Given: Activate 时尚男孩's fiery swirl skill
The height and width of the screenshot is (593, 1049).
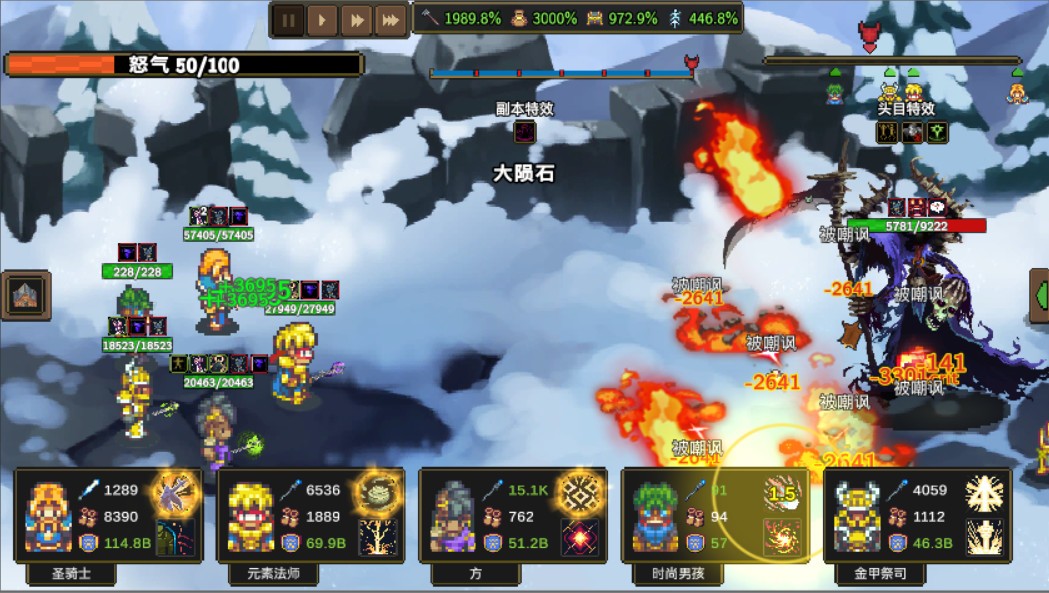Looking at the screenshot, I should point(782,537).
